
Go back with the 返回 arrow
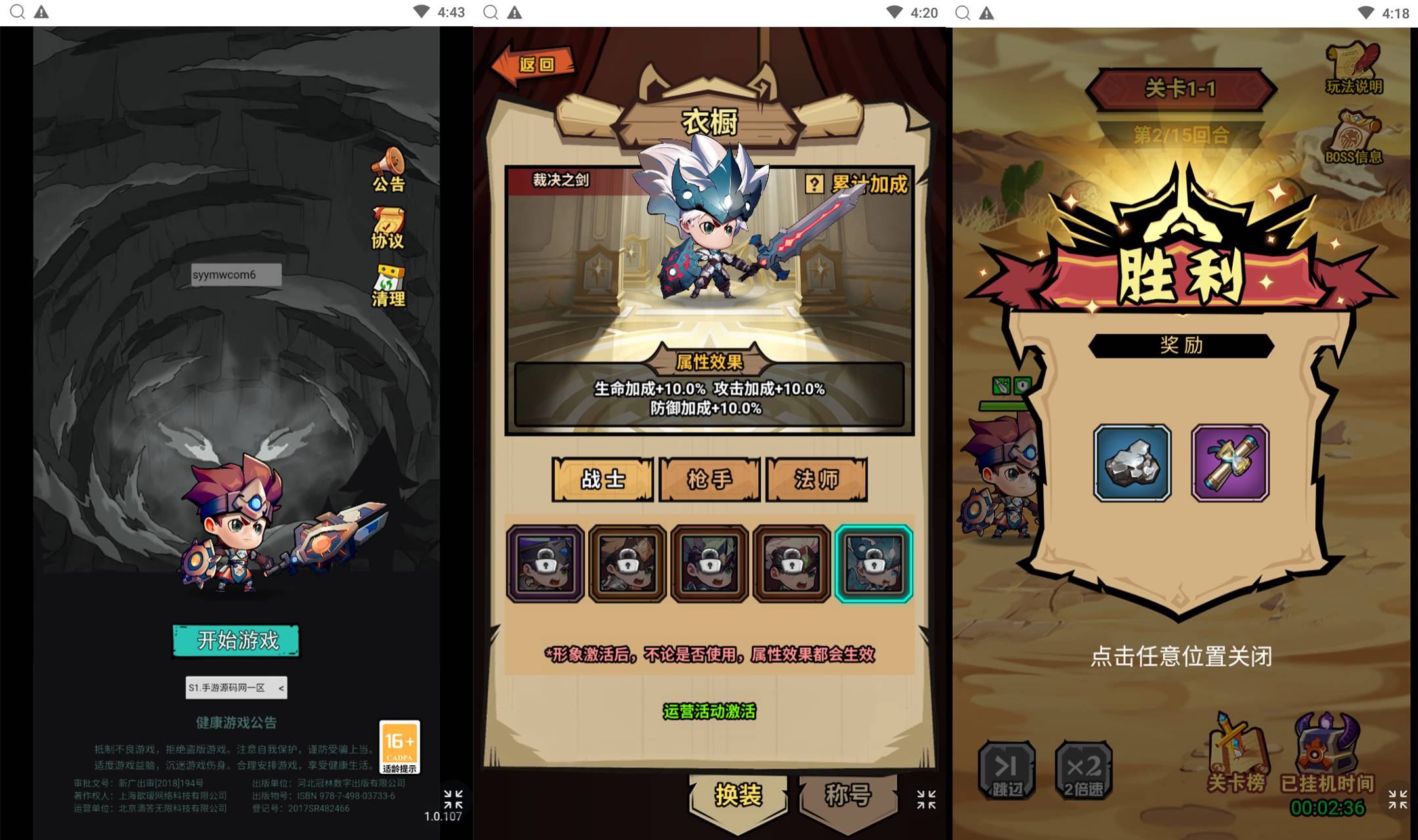click(x=533, y=64)
